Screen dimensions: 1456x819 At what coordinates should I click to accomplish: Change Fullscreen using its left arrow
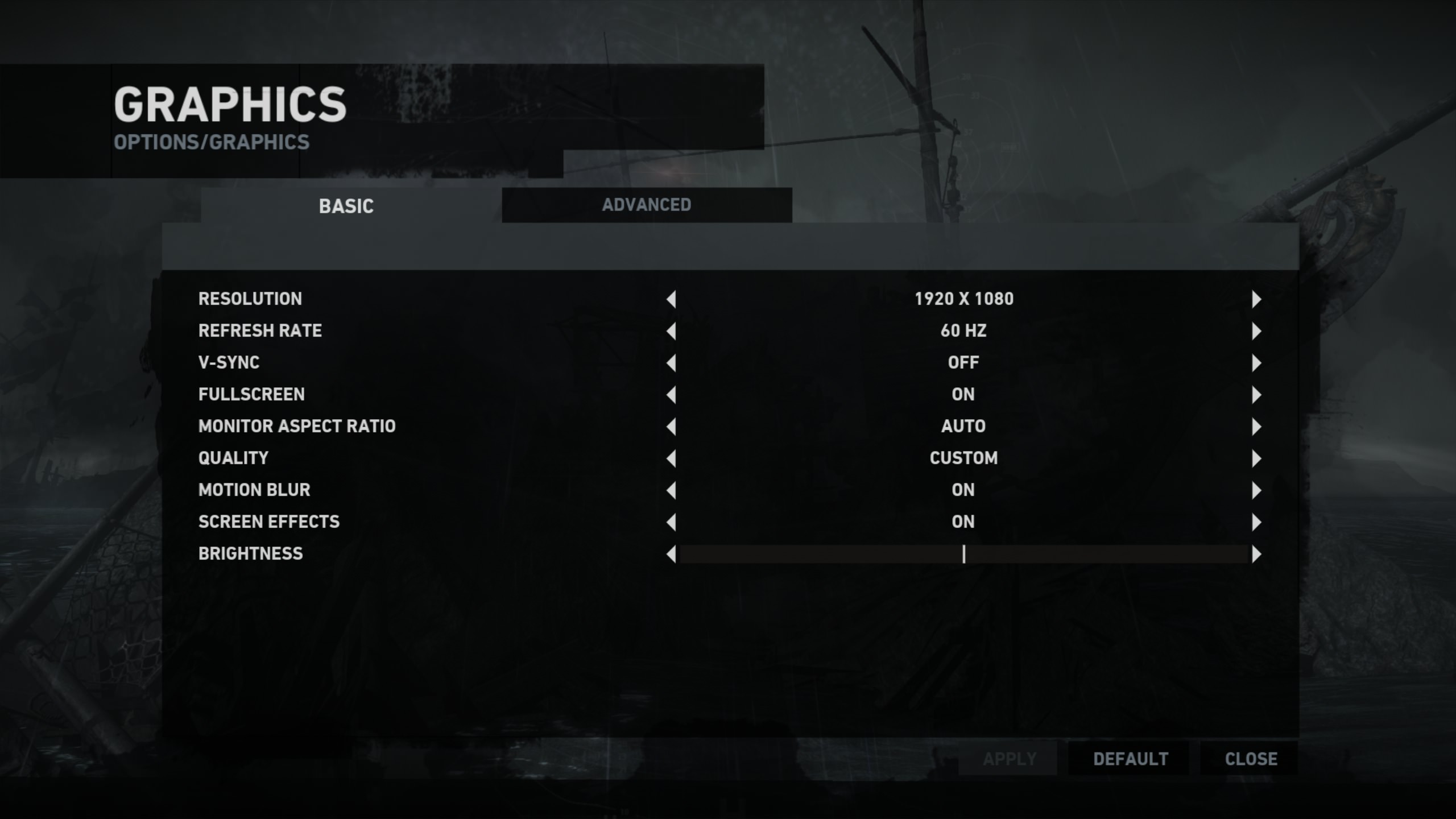coord(671,395)
